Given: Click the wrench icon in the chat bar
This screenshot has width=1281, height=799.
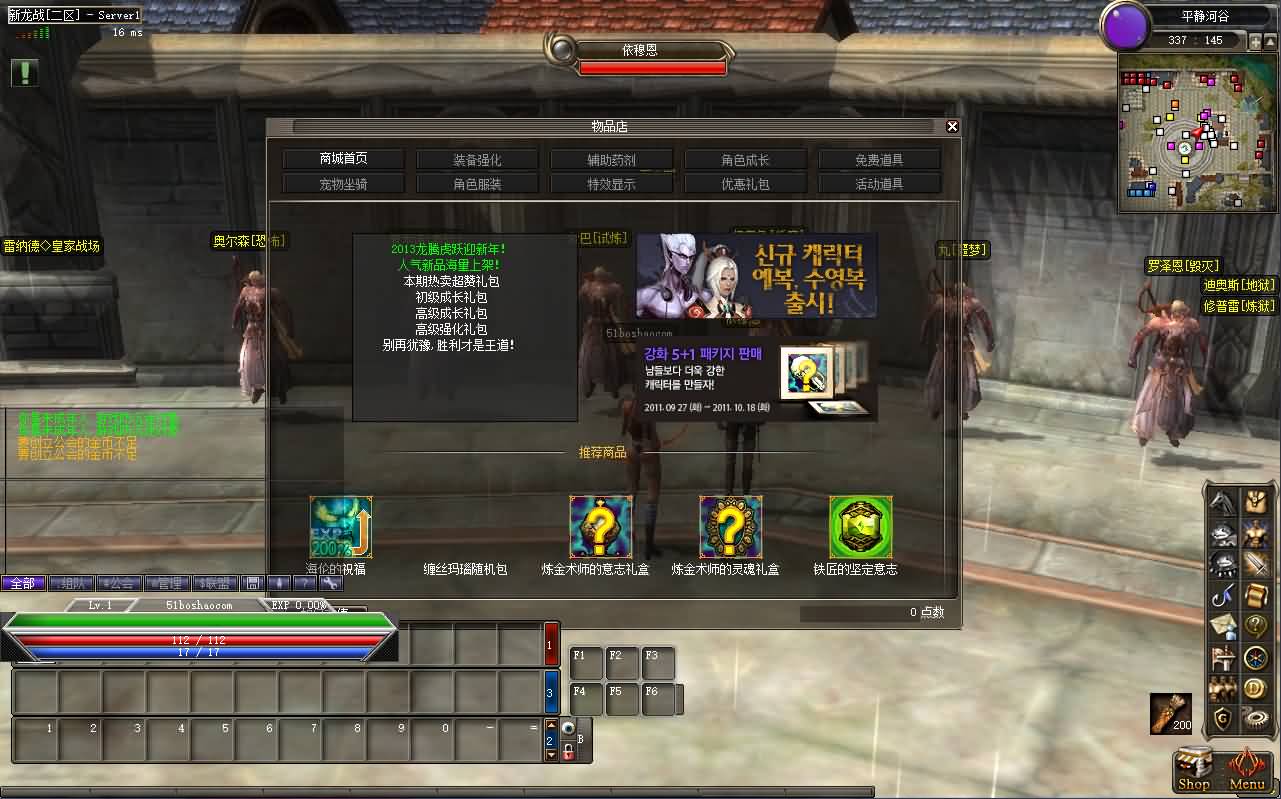Looking at the screenshot, I should [331, 583].
